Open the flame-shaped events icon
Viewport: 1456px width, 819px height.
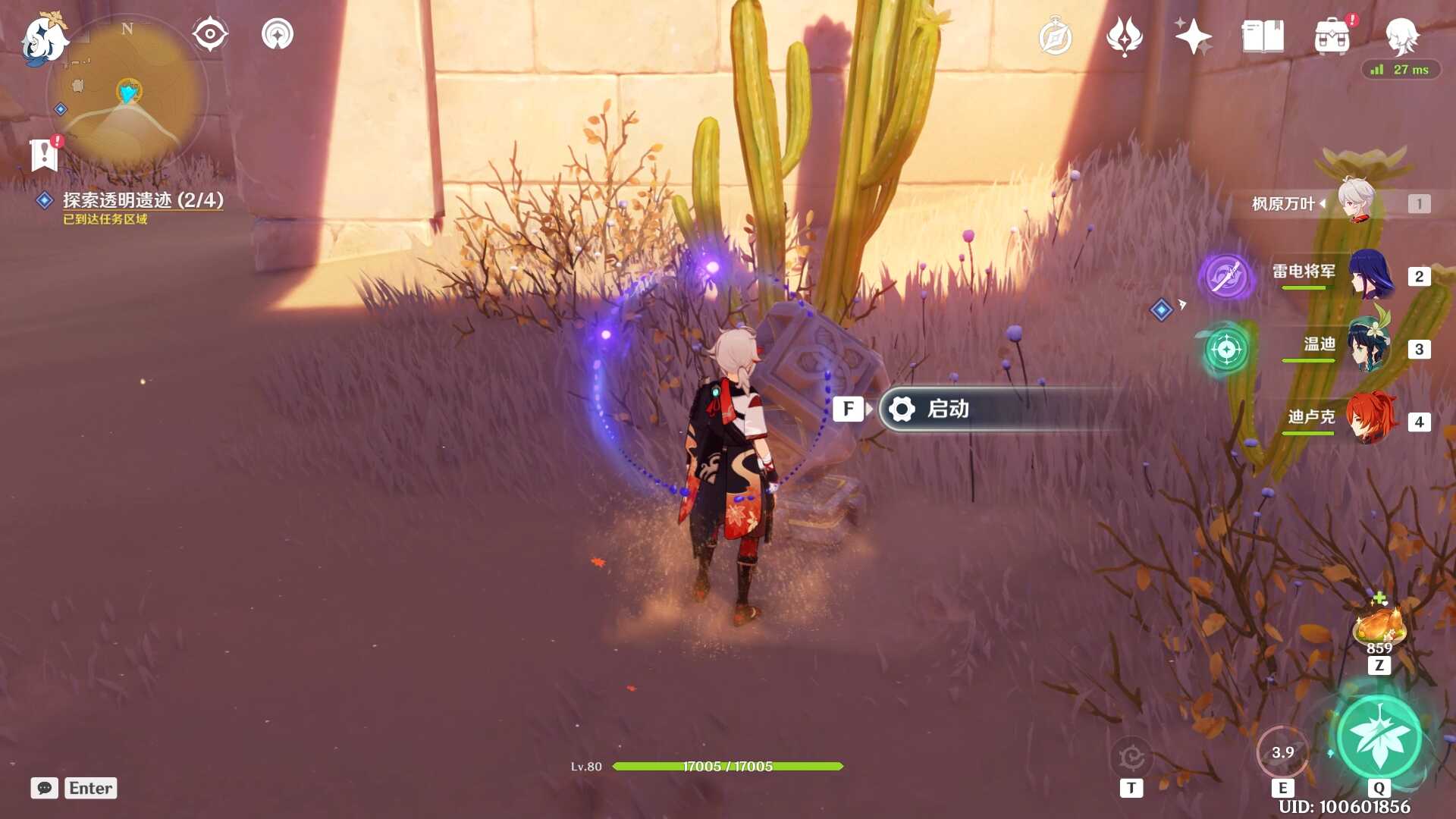(x=1124, y=36)
